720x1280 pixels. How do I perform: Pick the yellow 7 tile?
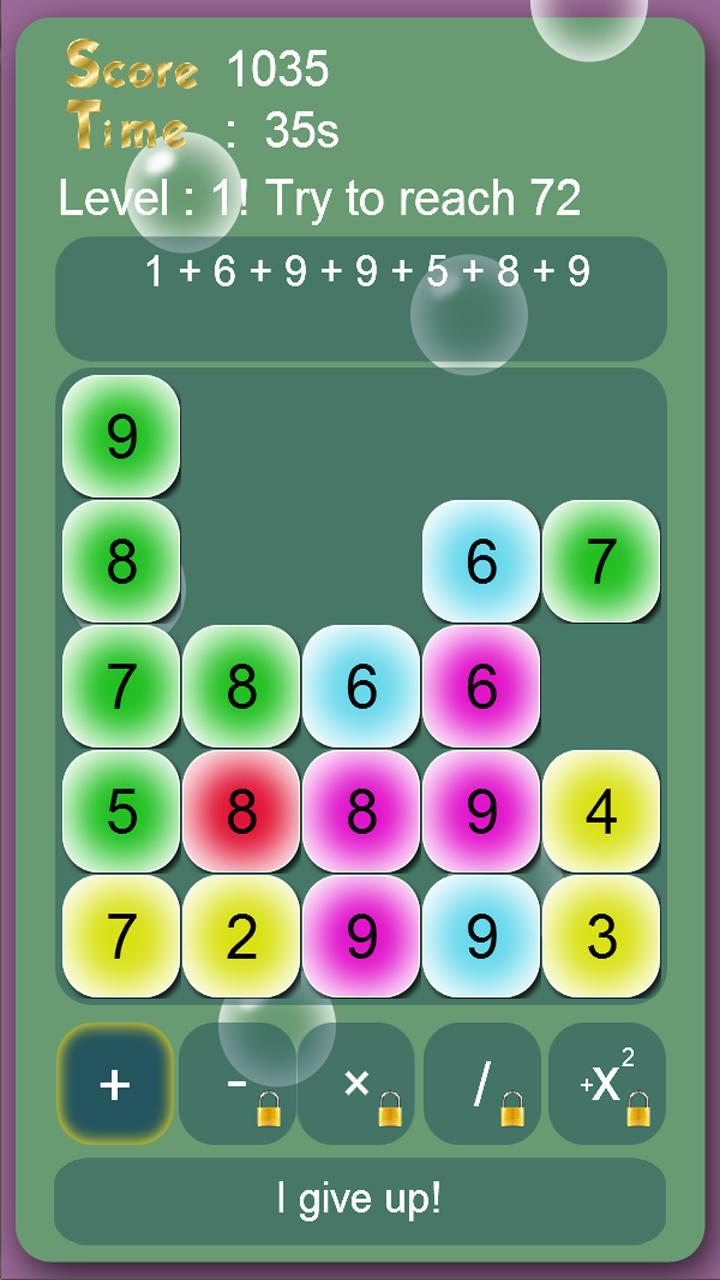(x=121, y=936)
